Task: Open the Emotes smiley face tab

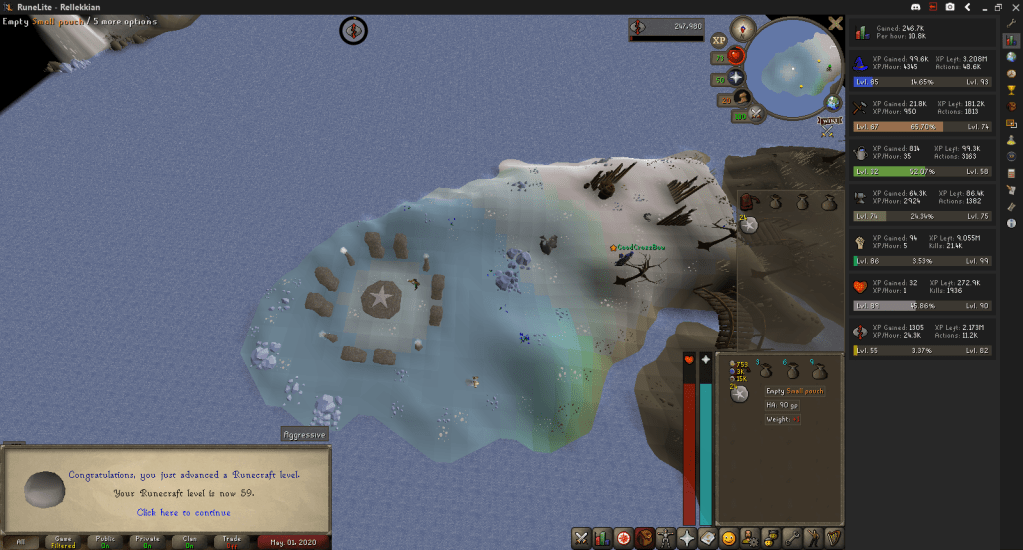Action: 728,538
